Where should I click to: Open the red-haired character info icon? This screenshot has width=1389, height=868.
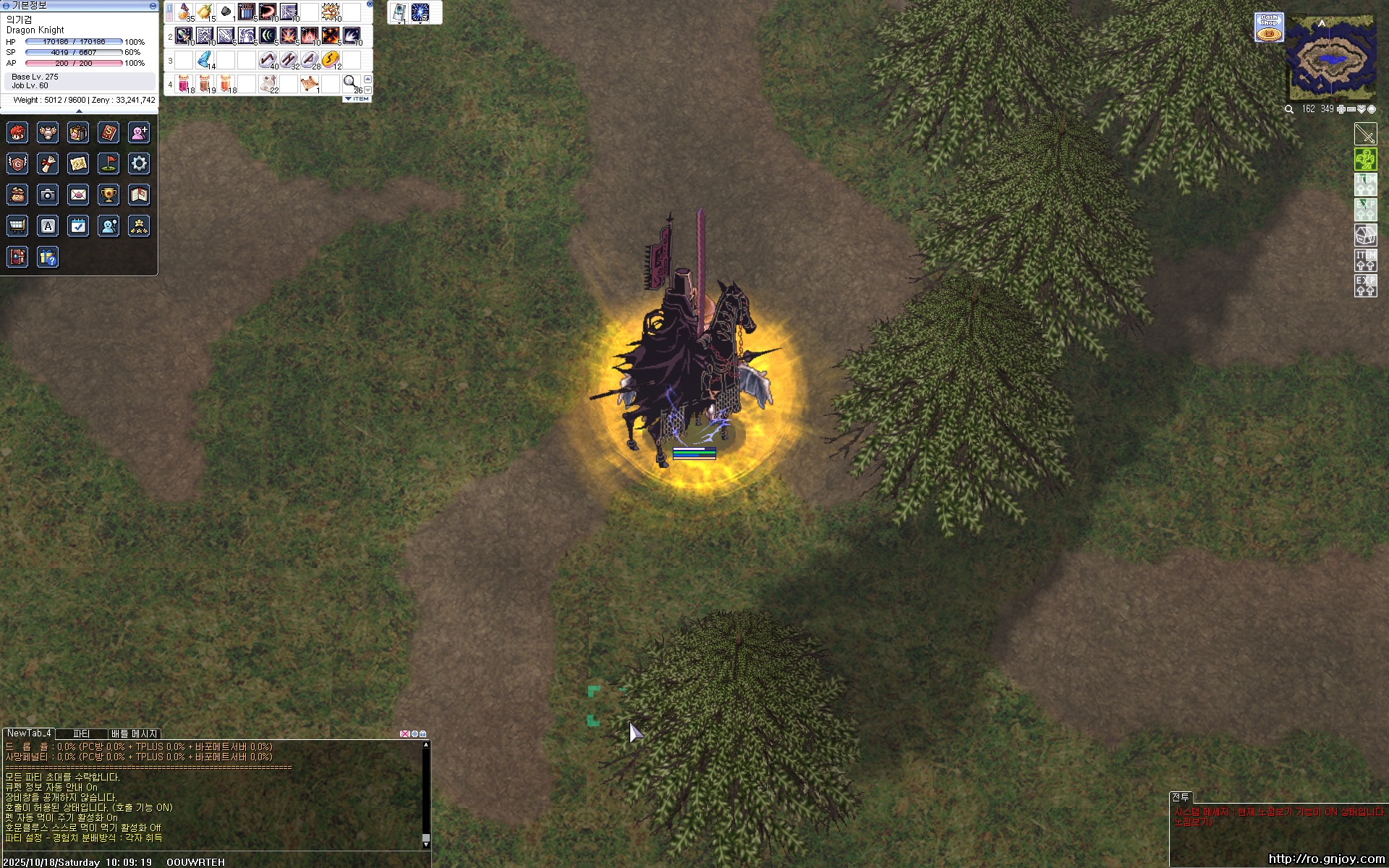tap(17, 132)
